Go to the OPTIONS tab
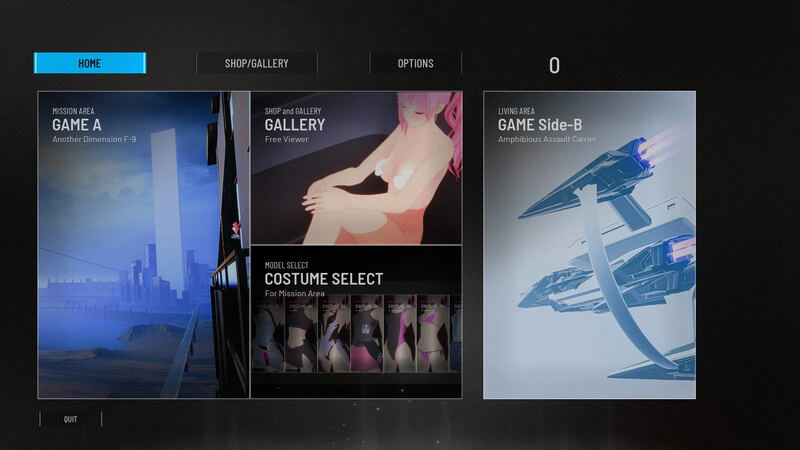This screenshot has height=450, width=800. (415, 63)
